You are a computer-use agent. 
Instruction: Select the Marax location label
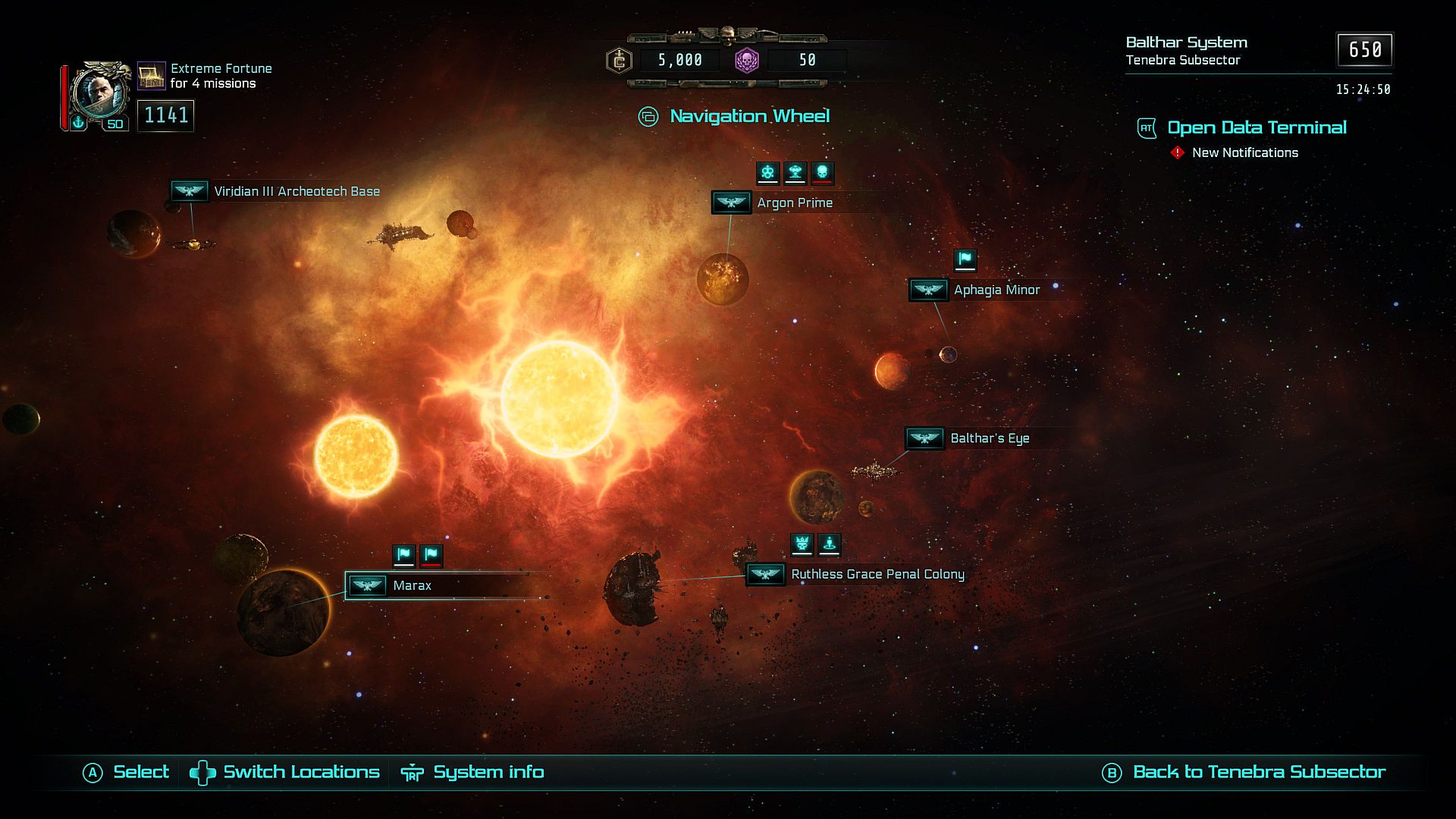pyautogui.click(x=412, y=585)
